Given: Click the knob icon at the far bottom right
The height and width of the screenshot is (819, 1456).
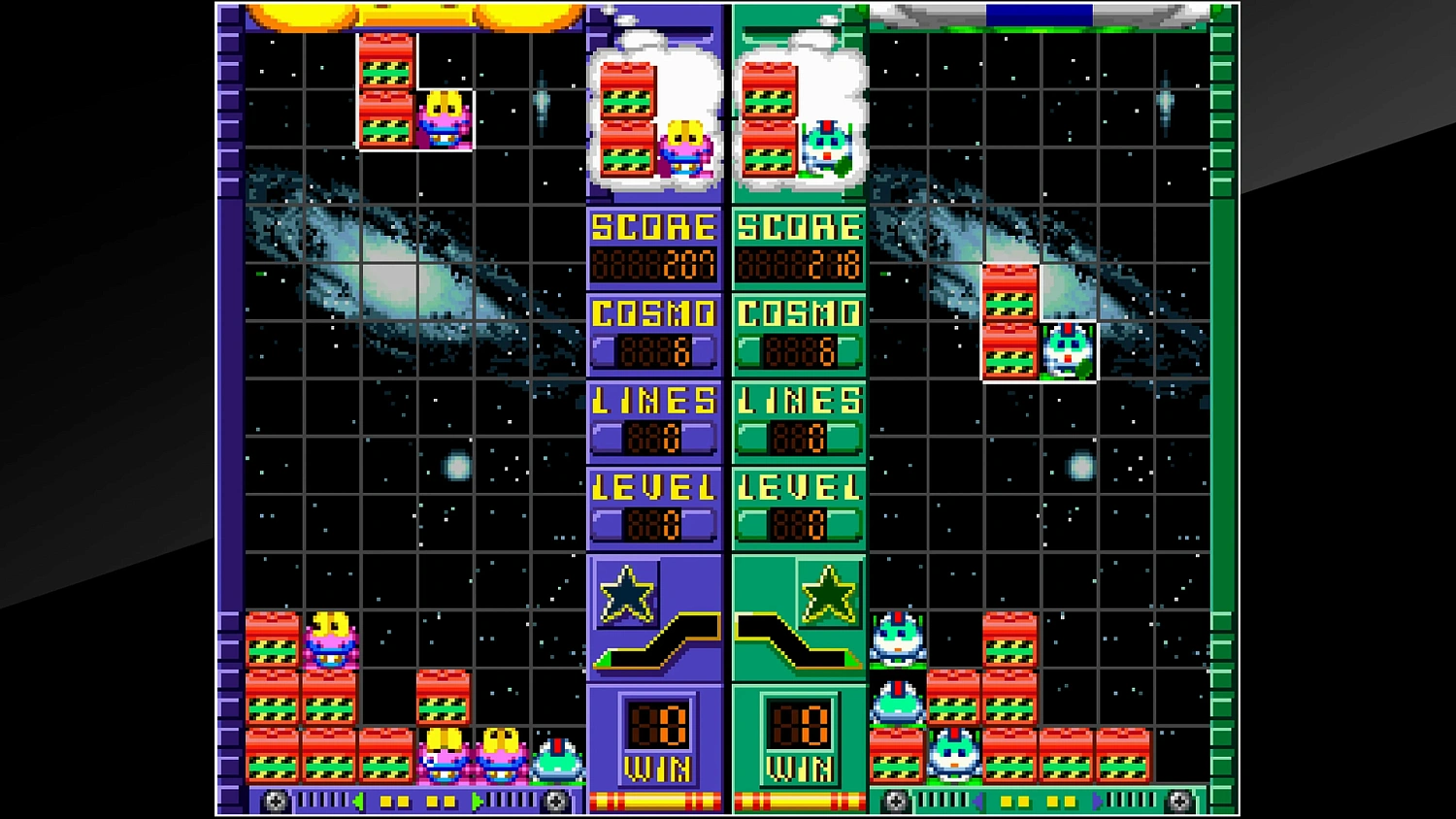Looking at the screenshot, I should [1182, 801].
